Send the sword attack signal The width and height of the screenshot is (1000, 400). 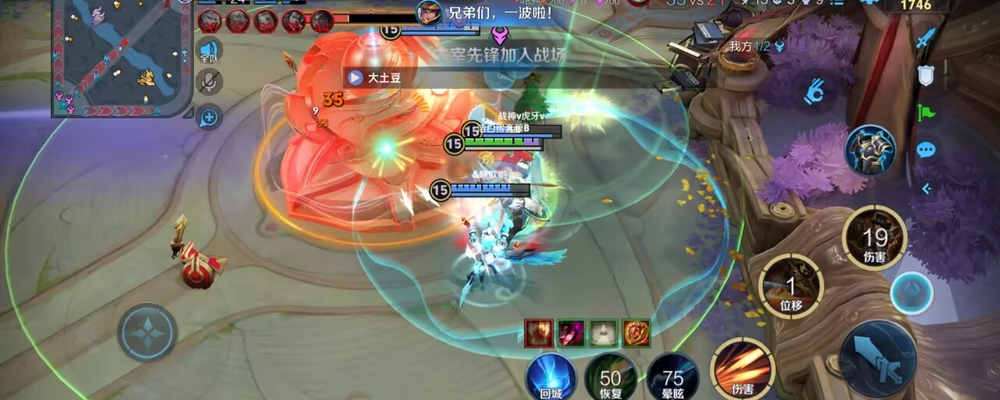click(x=926, y=40)
